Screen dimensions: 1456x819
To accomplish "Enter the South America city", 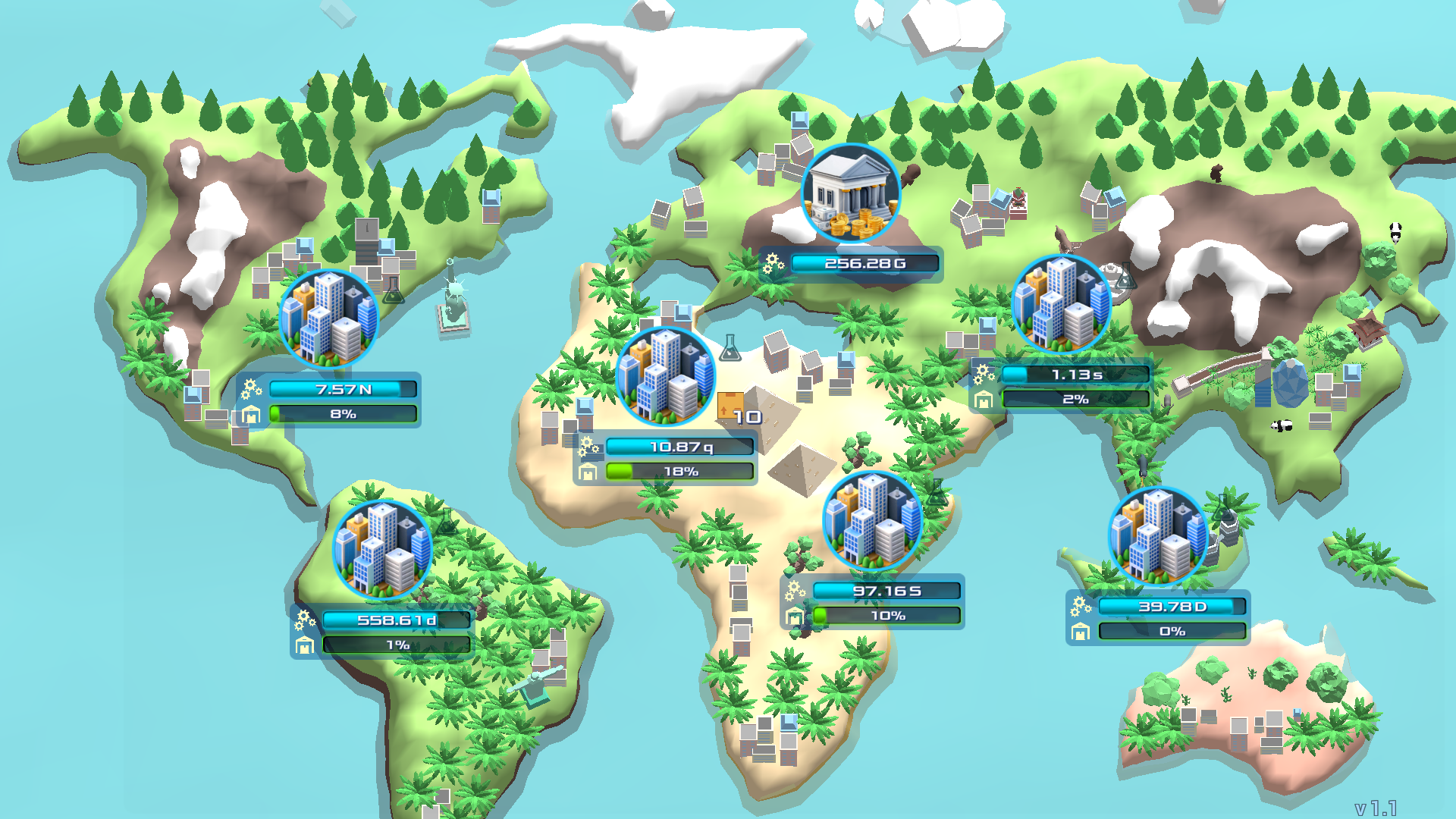I will 383,550.
